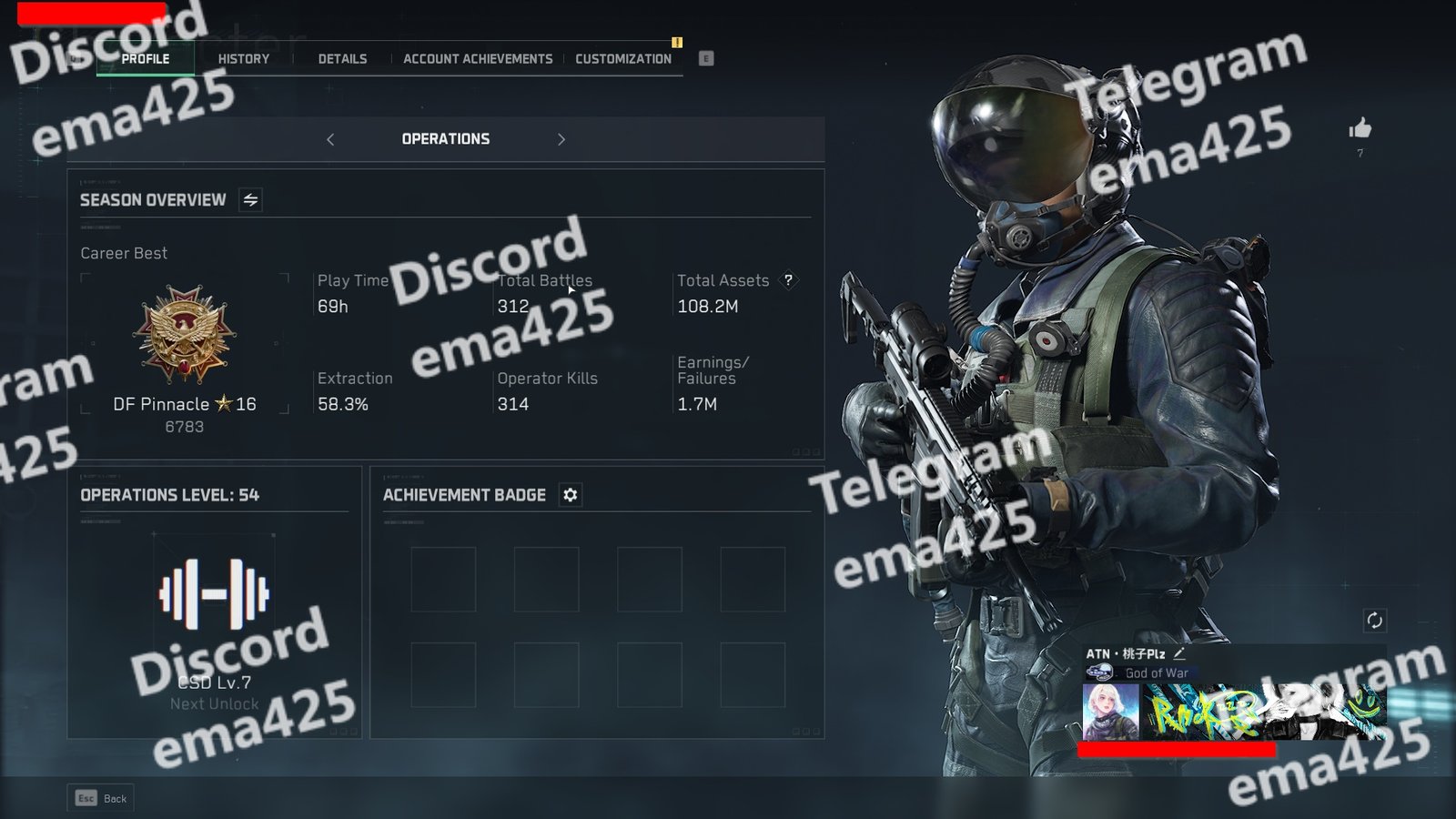Screen dimensions: 1456x819
Task: Select the player avatar portrait
Action: 1110,712
